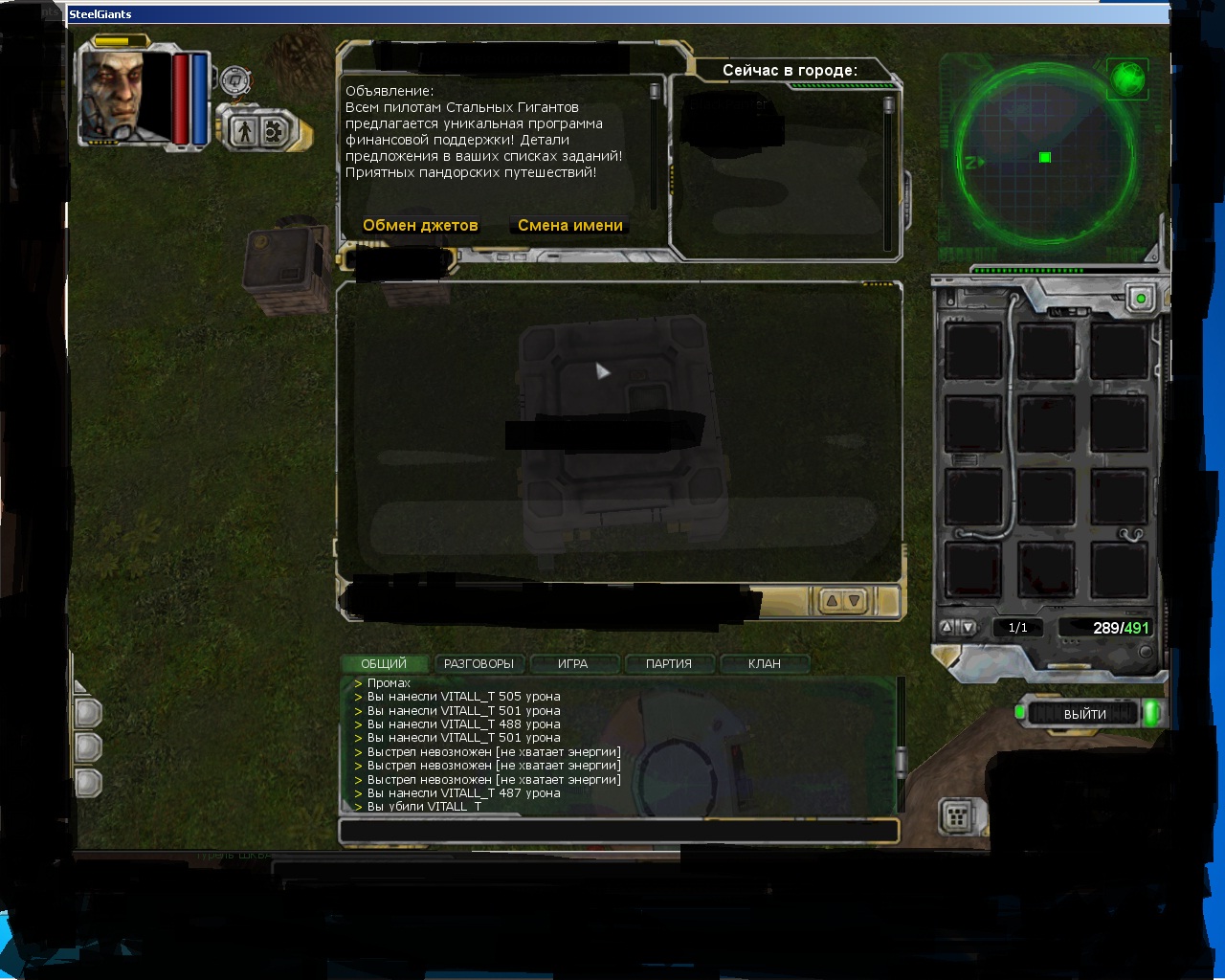Click the green light button atop inventory
This screenshot has width=1225, height=980.
coord(1140,299)
